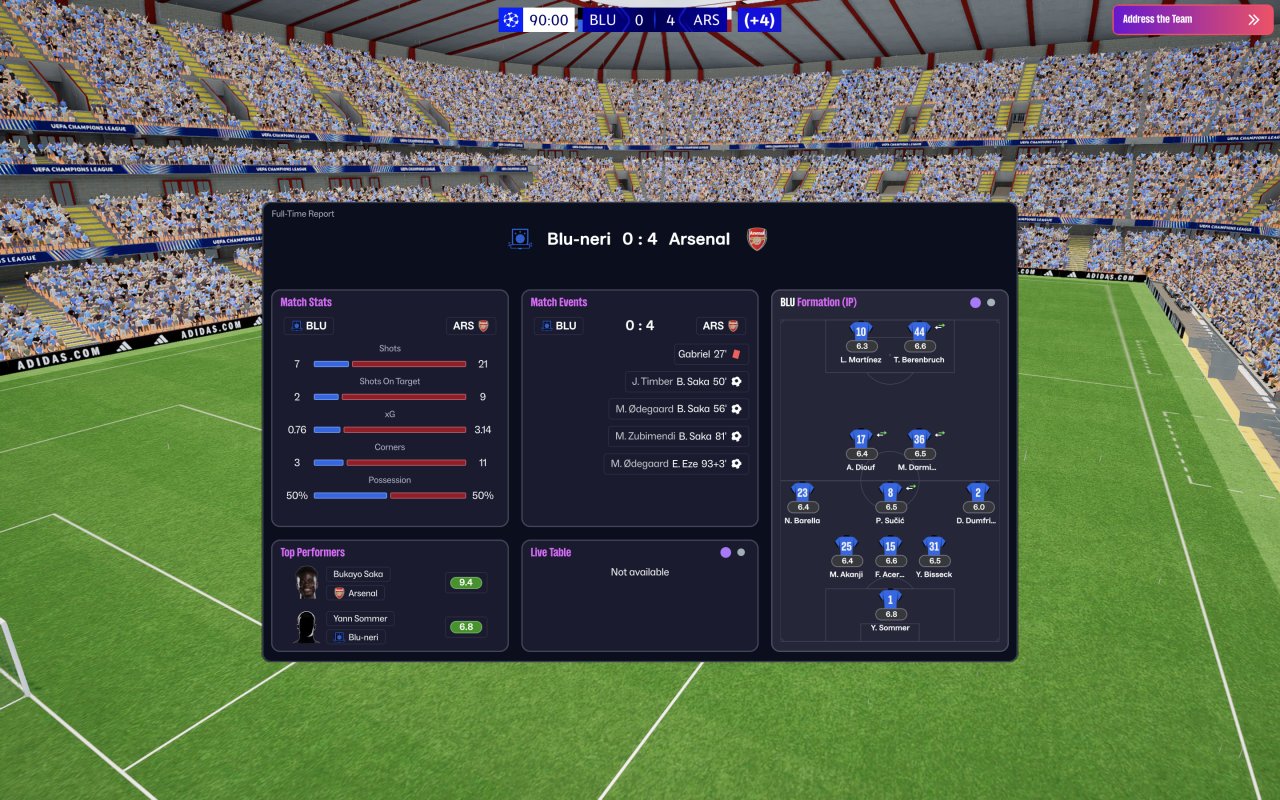Image resolution: width=1280 pixels, height=800 pixels.
Task: Select M. Akanji number 25 shirt
Action: pyautogui.click(x=846, y=547)
